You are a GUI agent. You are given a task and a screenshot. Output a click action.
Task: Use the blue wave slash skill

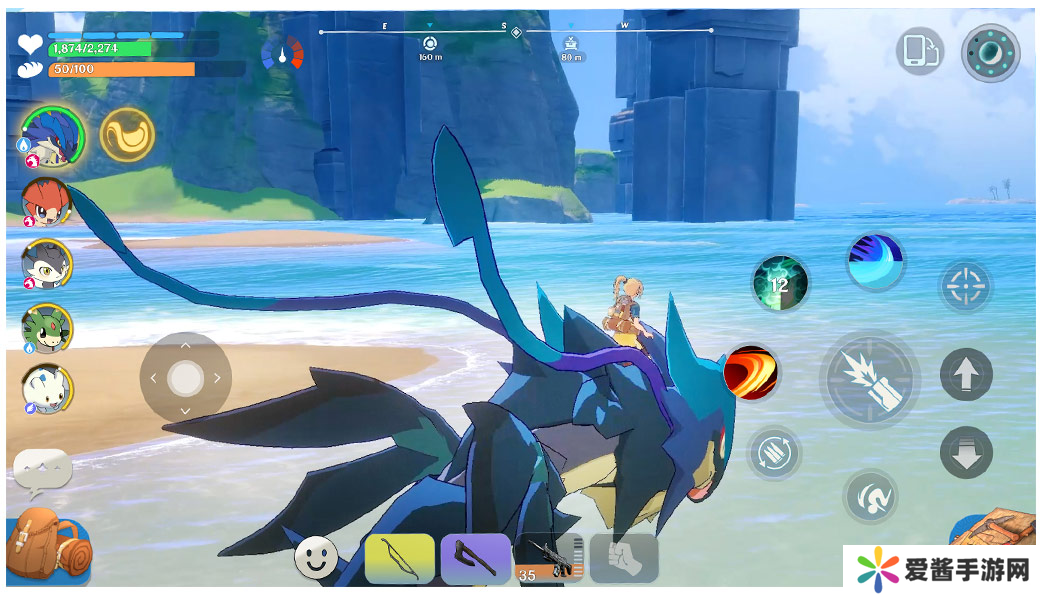click(x=876, y=262)
